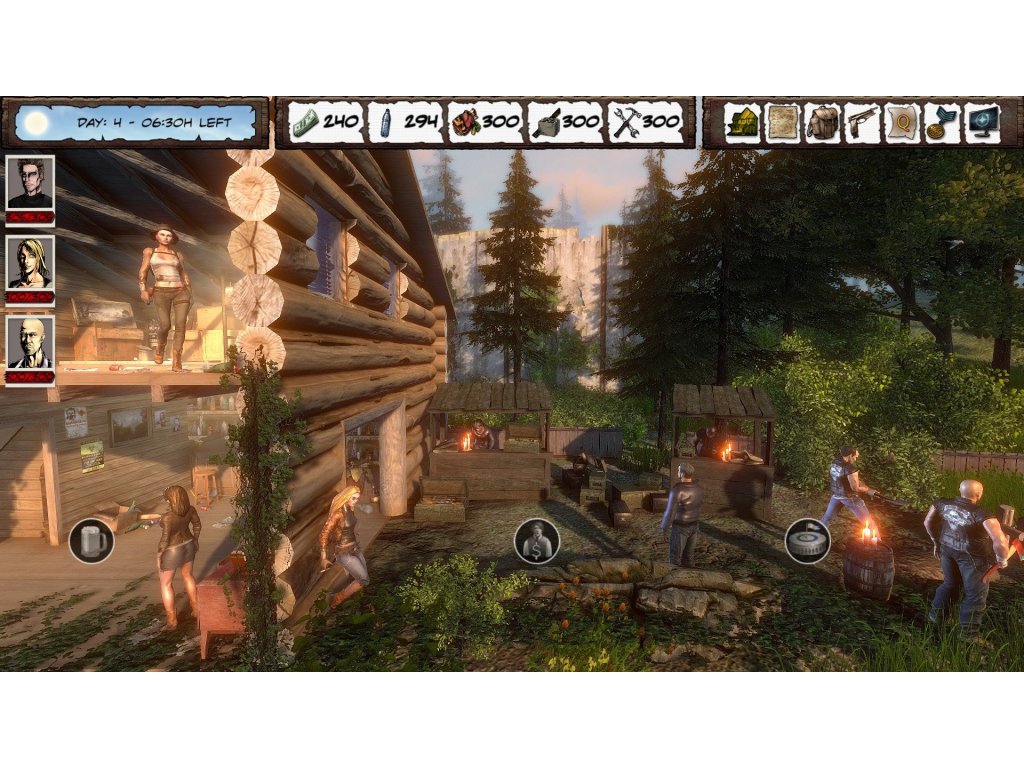This screenshot has width=1024, height=768.
Task: Click the ammo clip merchant marker
Action: point(807,541)
